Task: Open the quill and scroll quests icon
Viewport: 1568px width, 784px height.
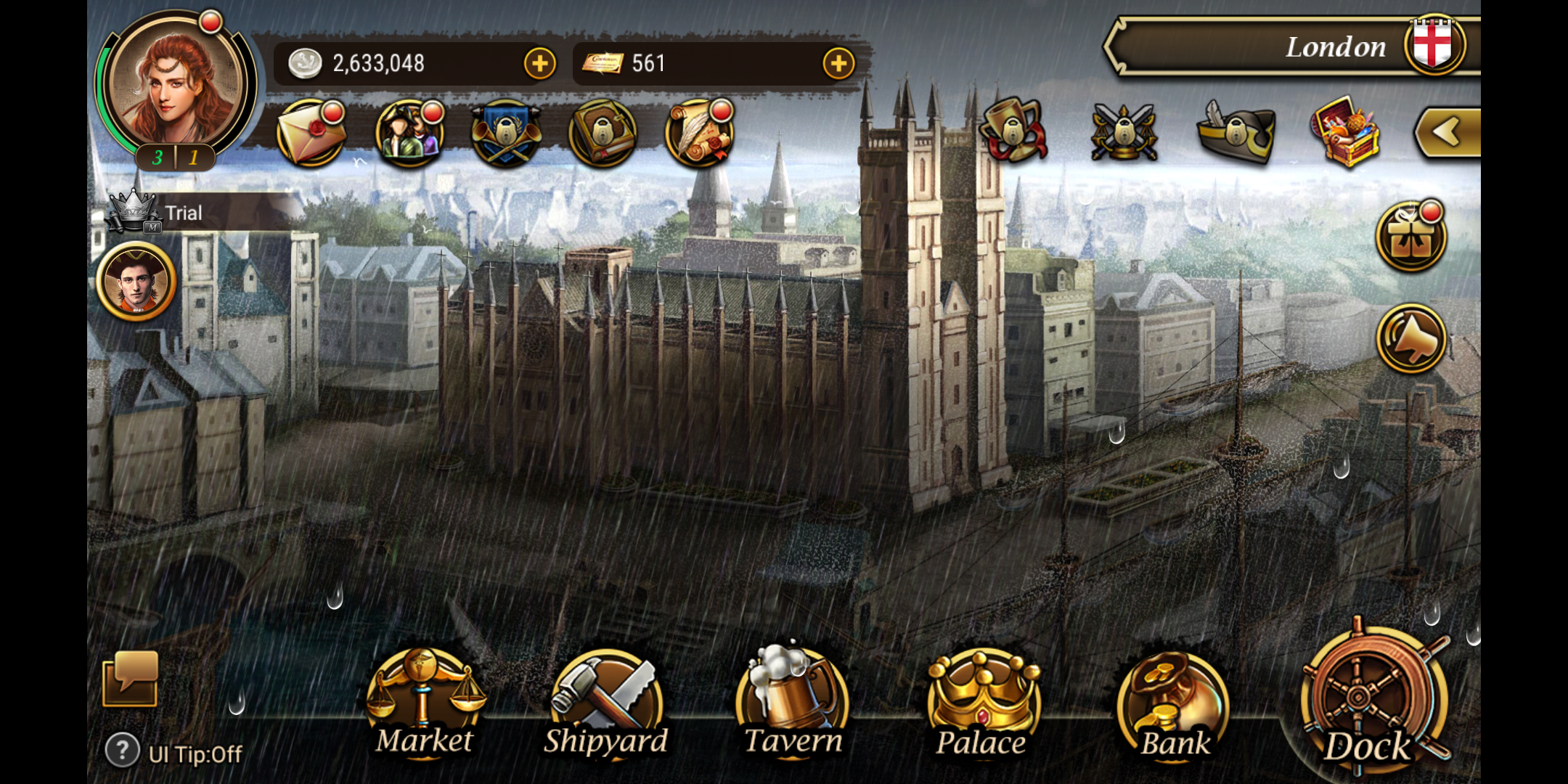Action: click(x=700, y=134)
